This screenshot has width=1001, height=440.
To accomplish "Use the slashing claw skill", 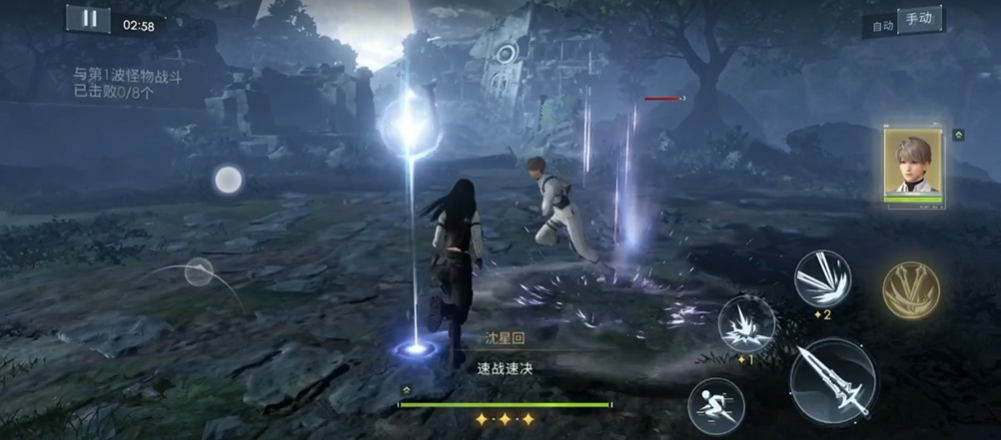I will pos(822,278).
